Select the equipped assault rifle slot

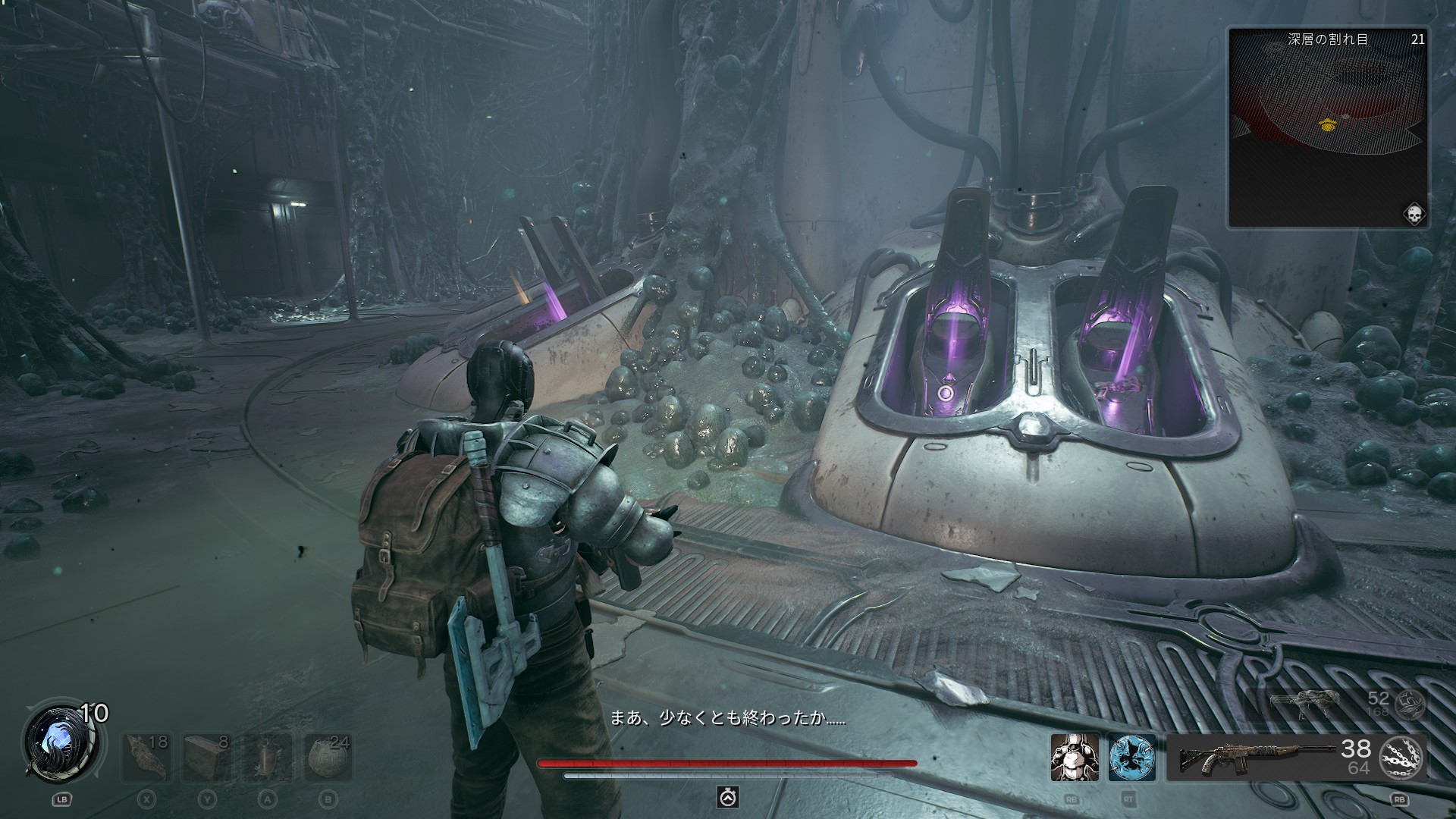pyautogui.click(x=1257, y=756)
